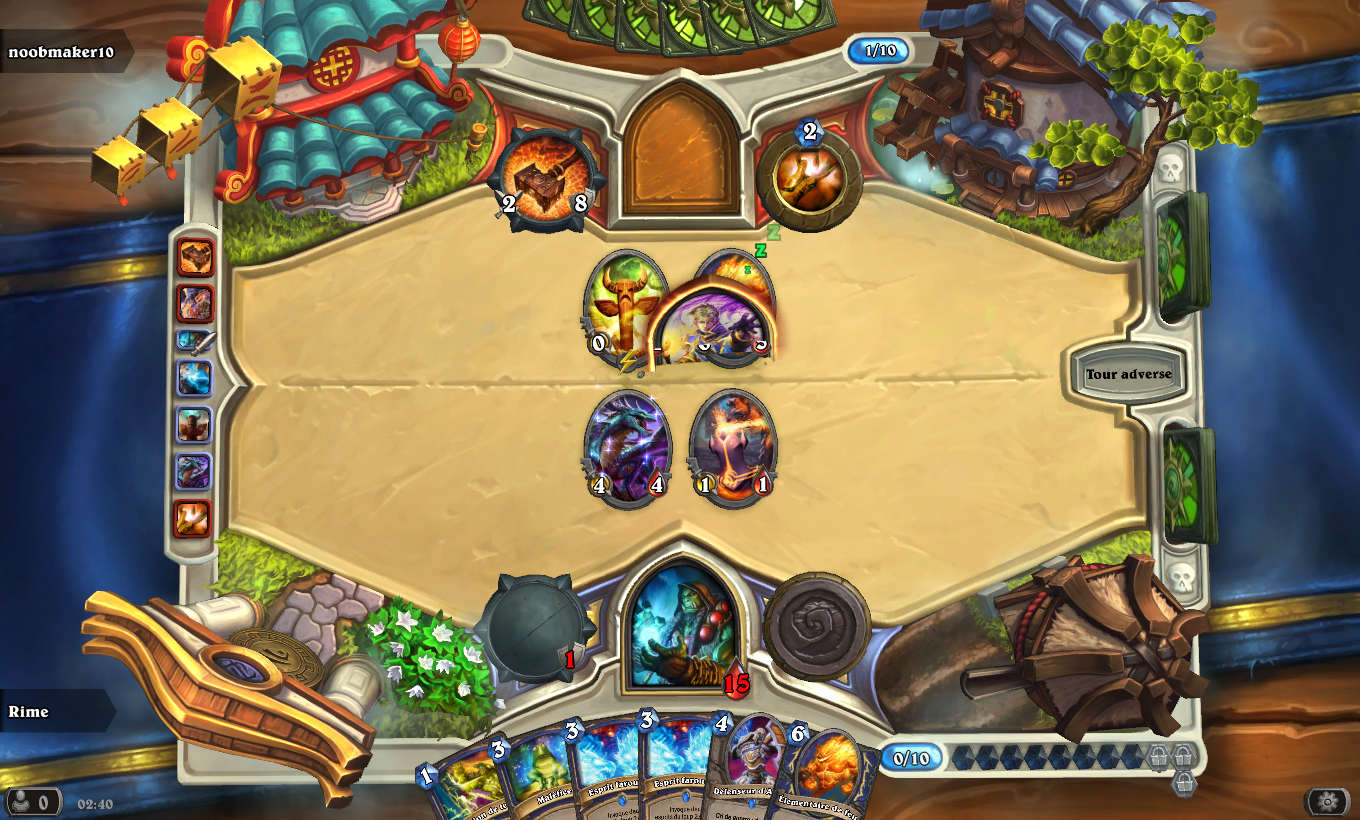
Task: View the totem tile in play history
Action: point(194,425)
